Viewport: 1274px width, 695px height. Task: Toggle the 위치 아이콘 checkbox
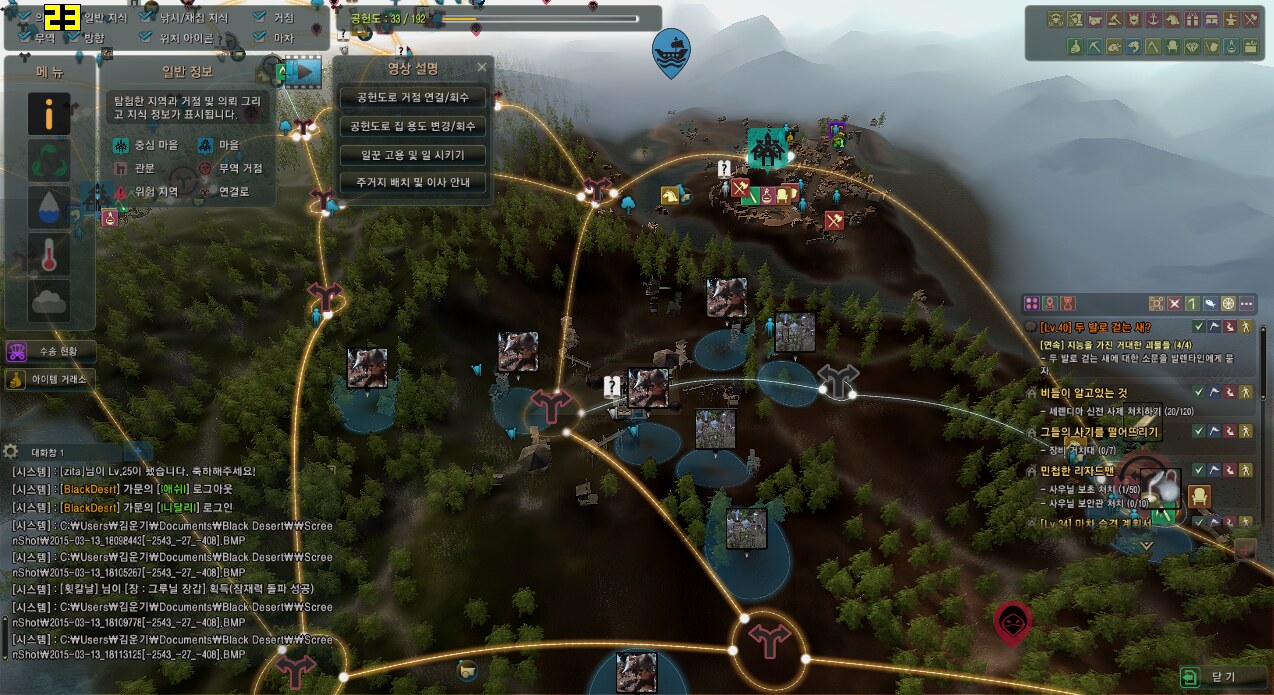(148, 38)
